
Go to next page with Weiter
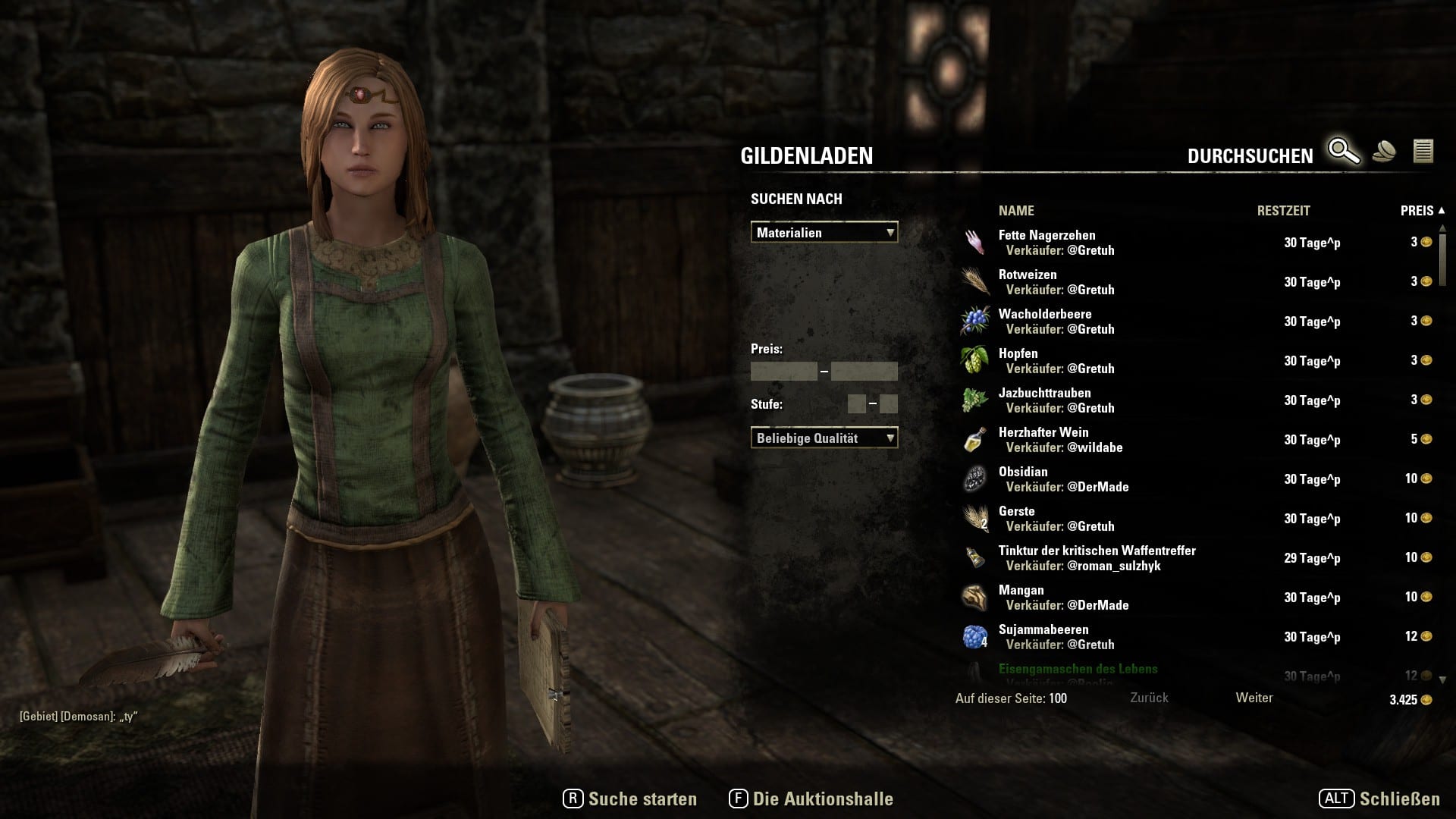pyautogui.click(x=1254, y=698)
